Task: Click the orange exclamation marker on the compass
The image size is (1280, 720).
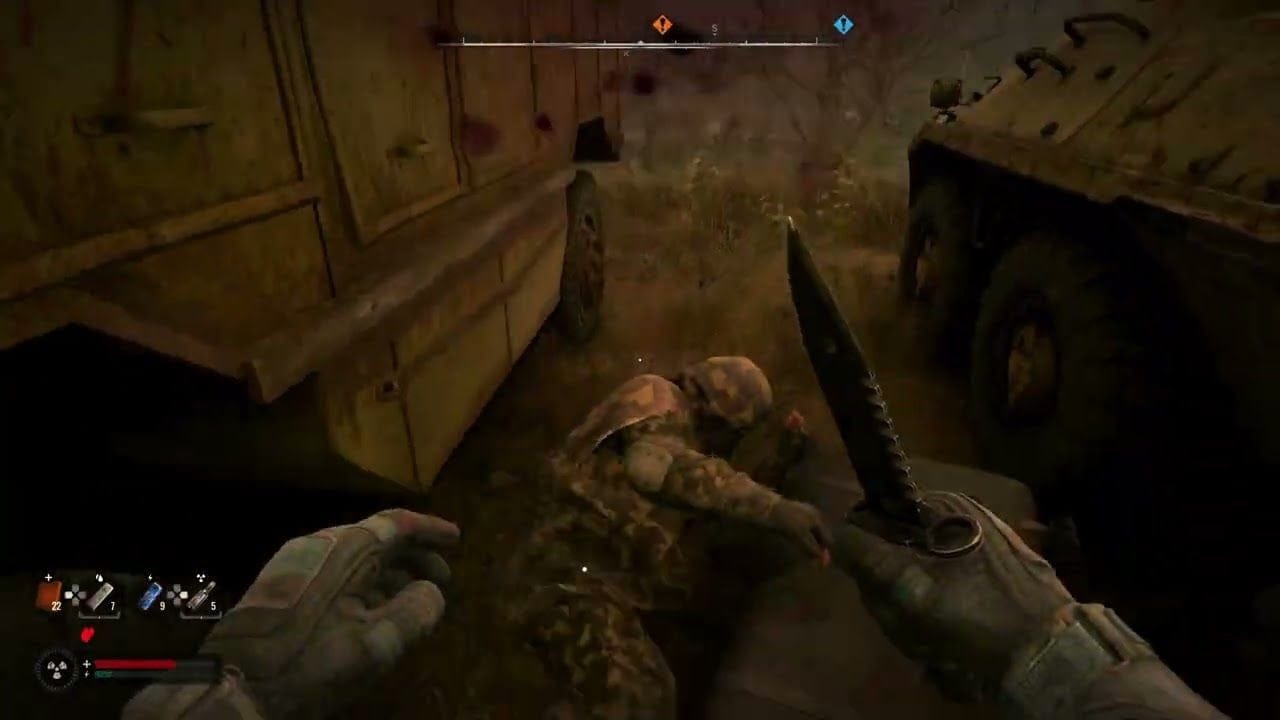Action: [x=662, y=24]
